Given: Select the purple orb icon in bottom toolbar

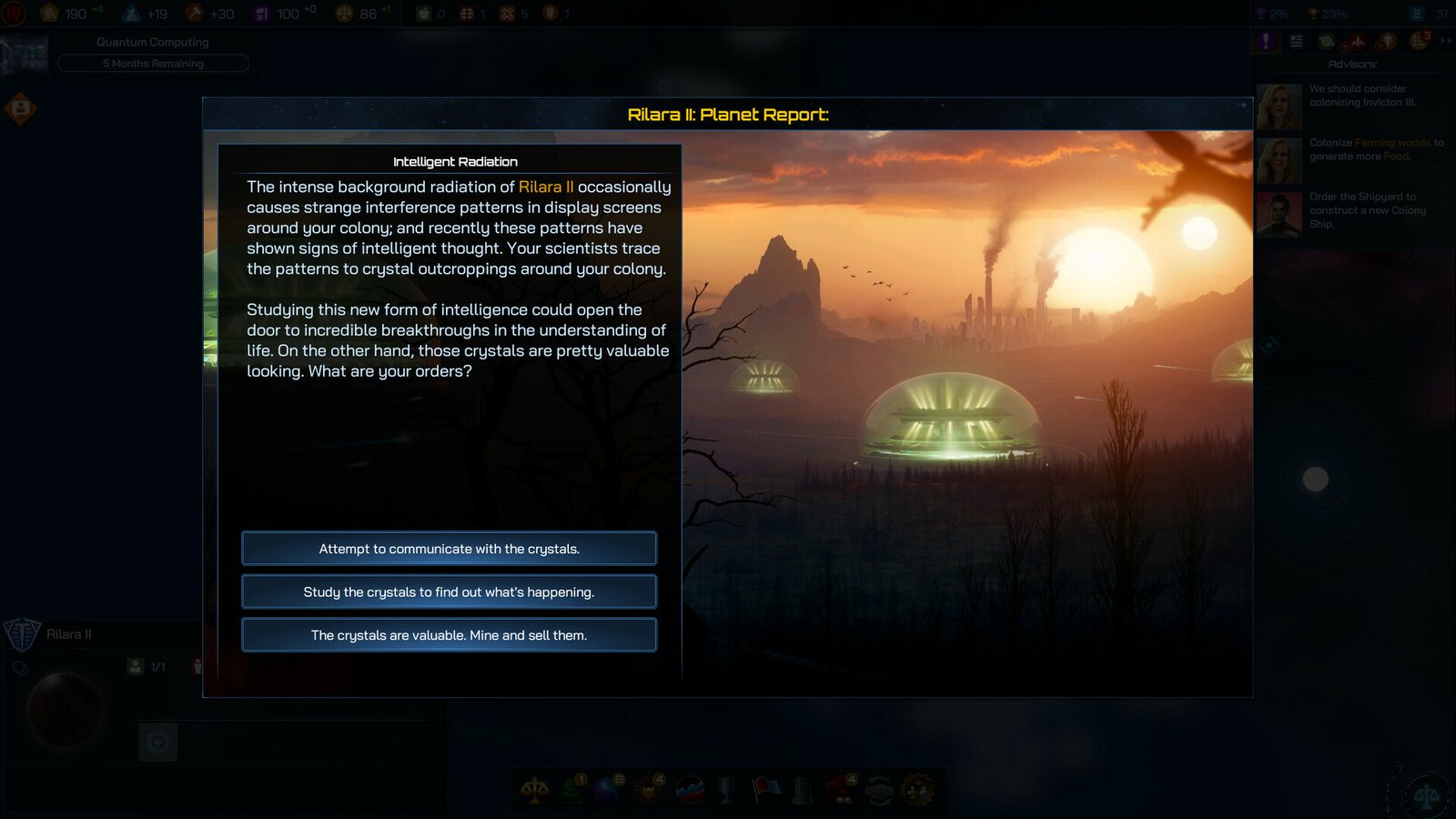Looking at the screenshot, I should coord(605,791).
